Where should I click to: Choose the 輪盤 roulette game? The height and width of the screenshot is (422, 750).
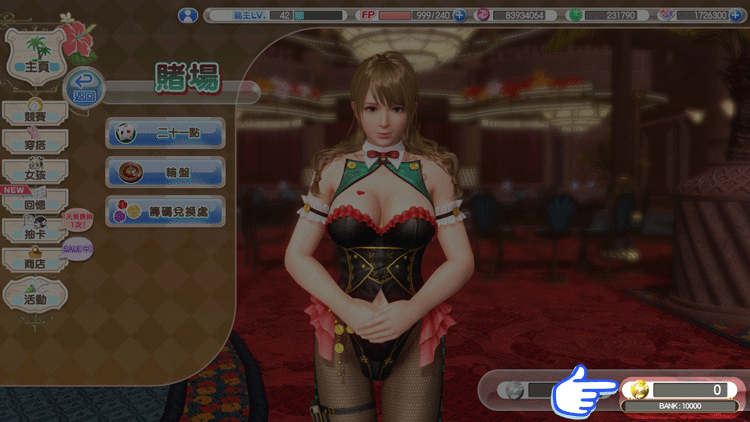coord(165,171)
